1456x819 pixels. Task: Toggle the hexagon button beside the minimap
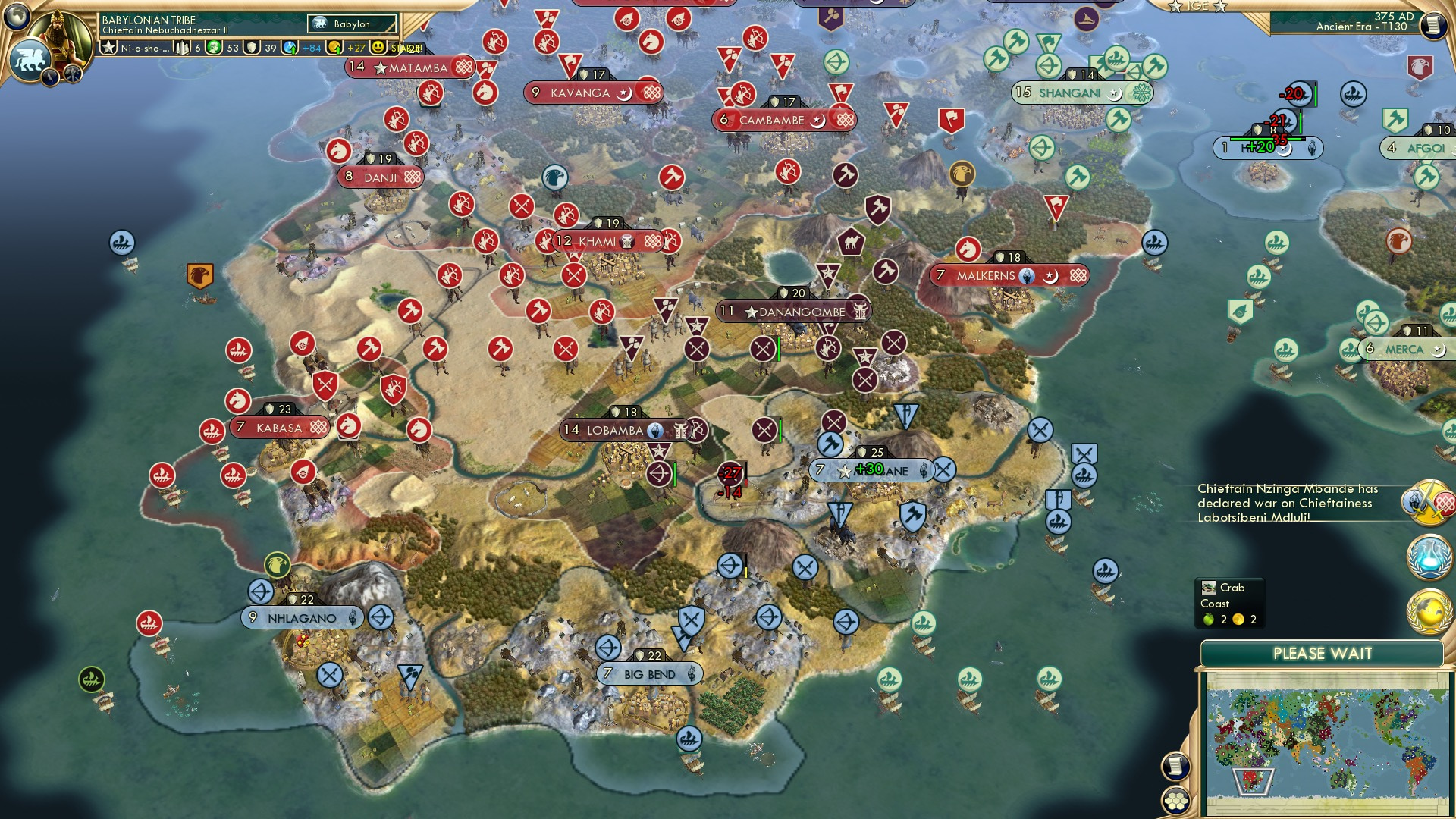coord(1175,802)
